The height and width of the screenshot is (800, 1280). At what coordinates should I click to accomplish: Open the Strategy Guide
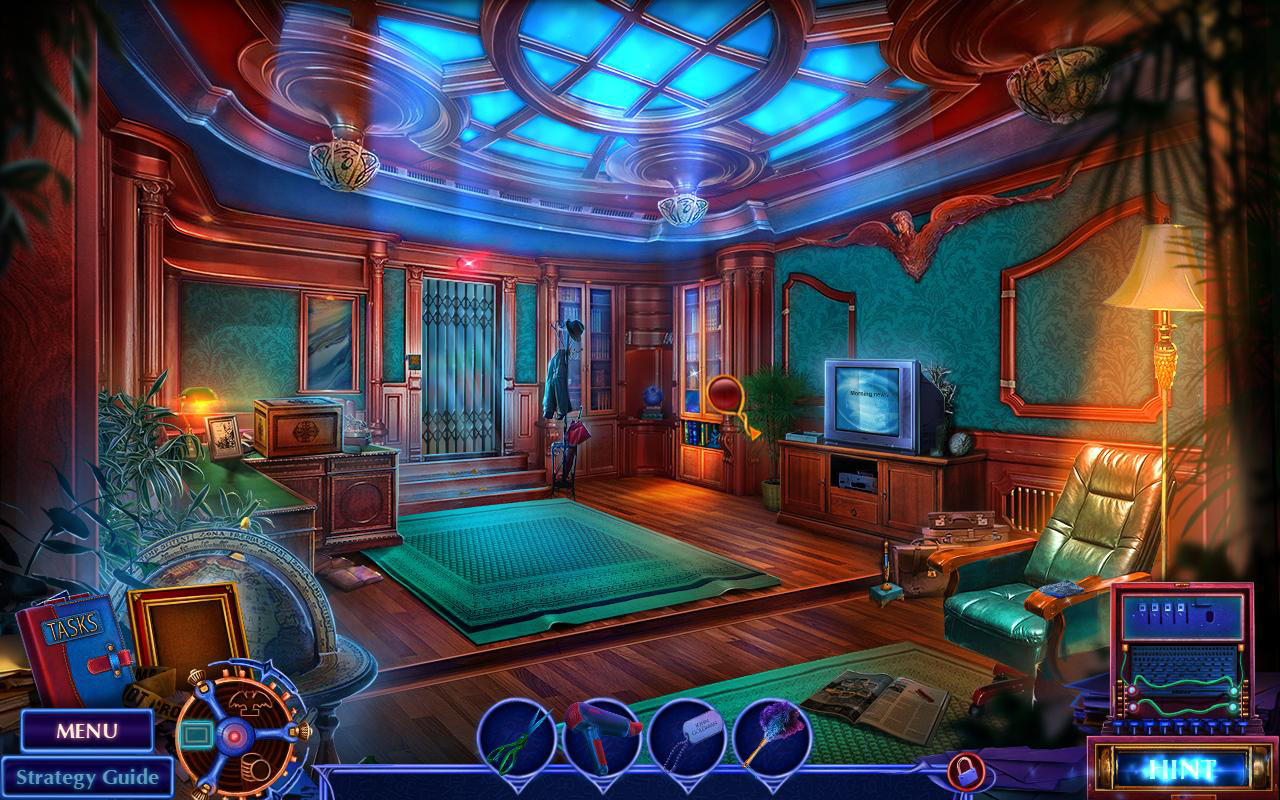click(88, 777)
